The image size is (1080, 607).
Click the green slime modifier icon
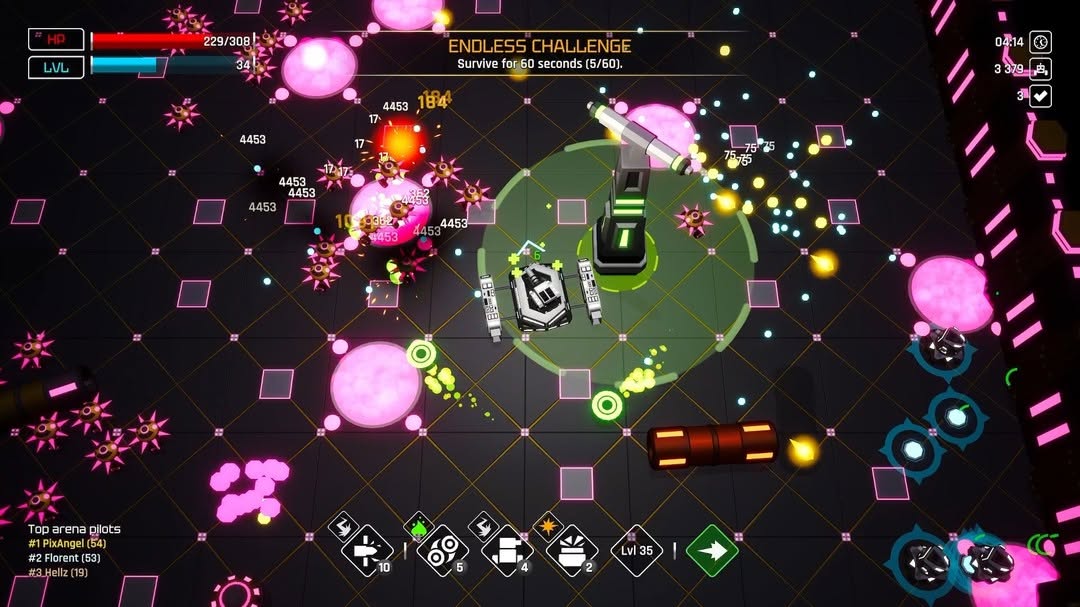(x=418, y=524)
